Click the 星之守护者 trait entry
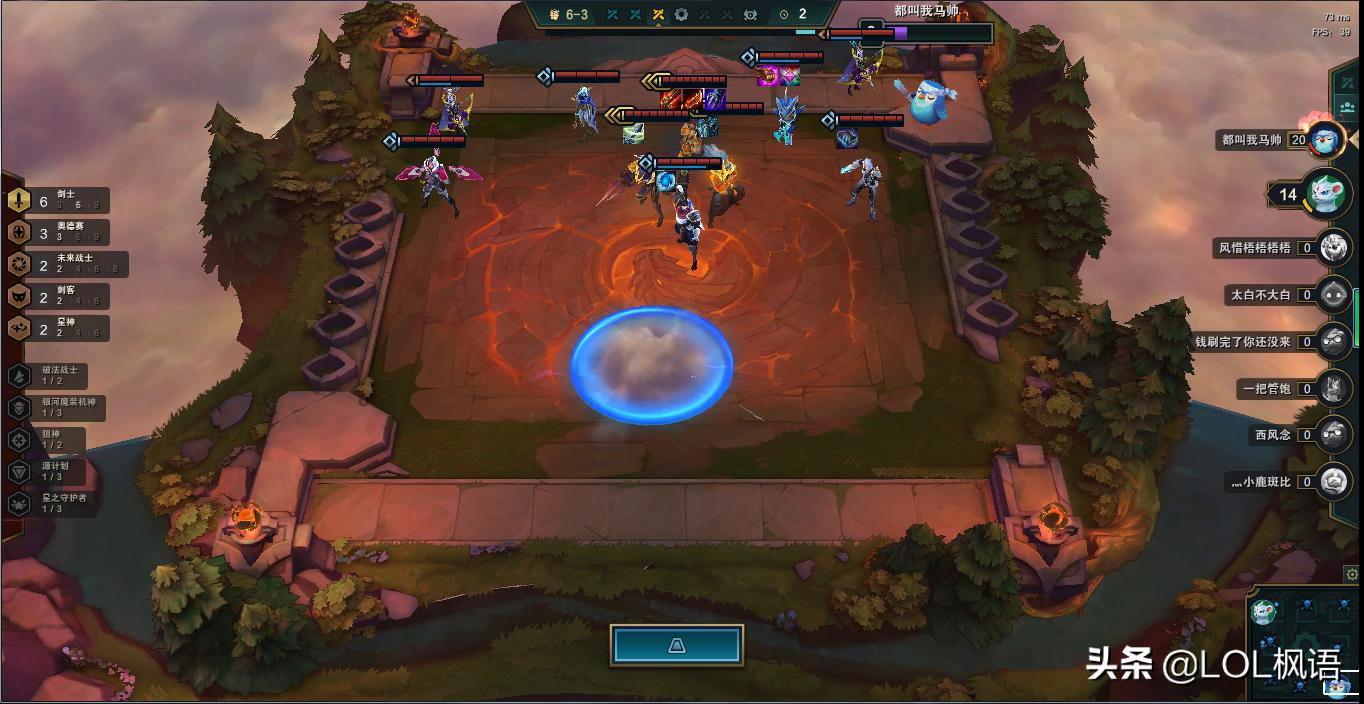Screen dimensions: 1364x704 [55, 503]
